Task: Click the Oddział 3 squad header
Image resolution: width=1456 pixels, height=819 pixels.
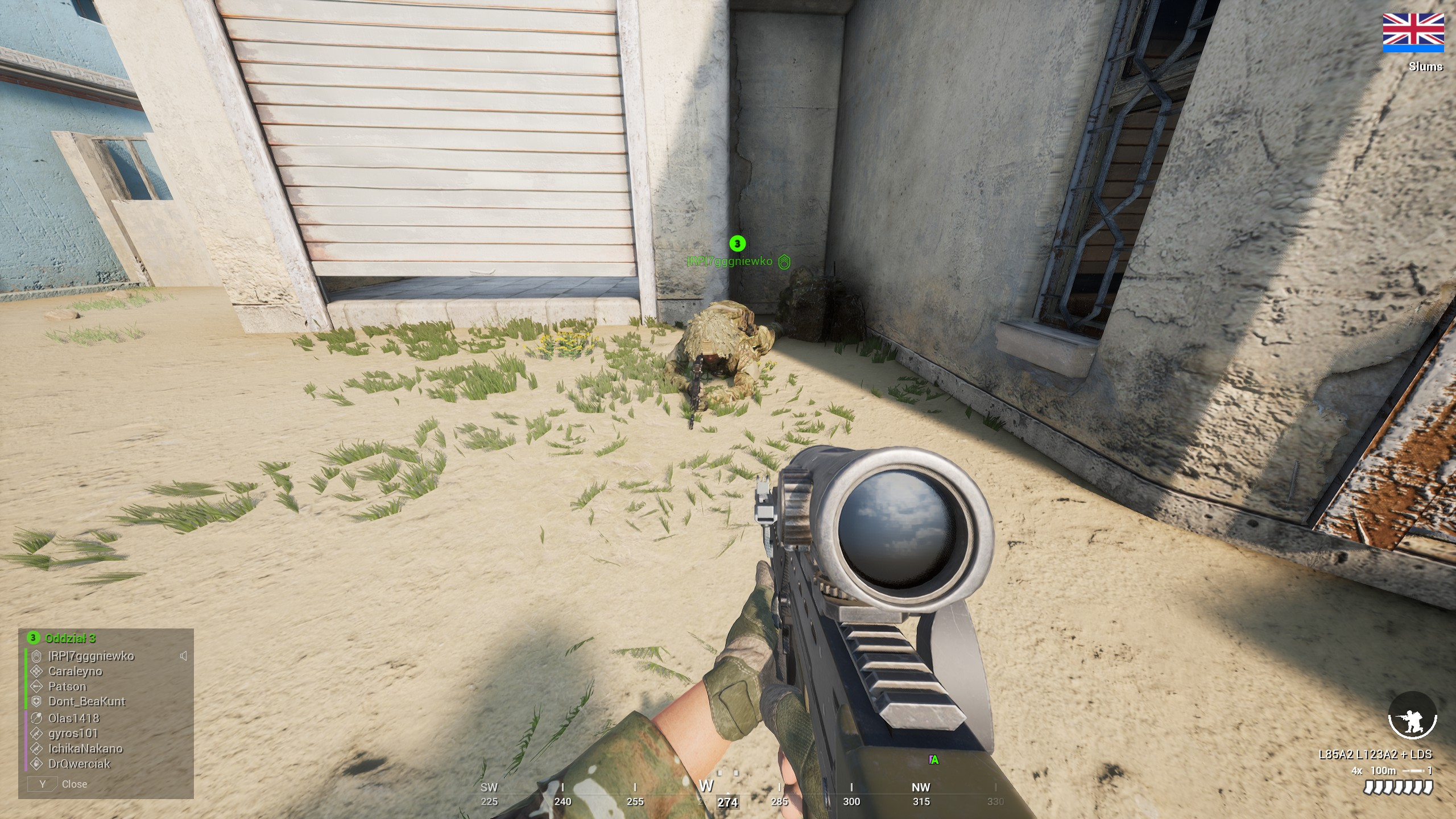Action: (x=69, y=638)
